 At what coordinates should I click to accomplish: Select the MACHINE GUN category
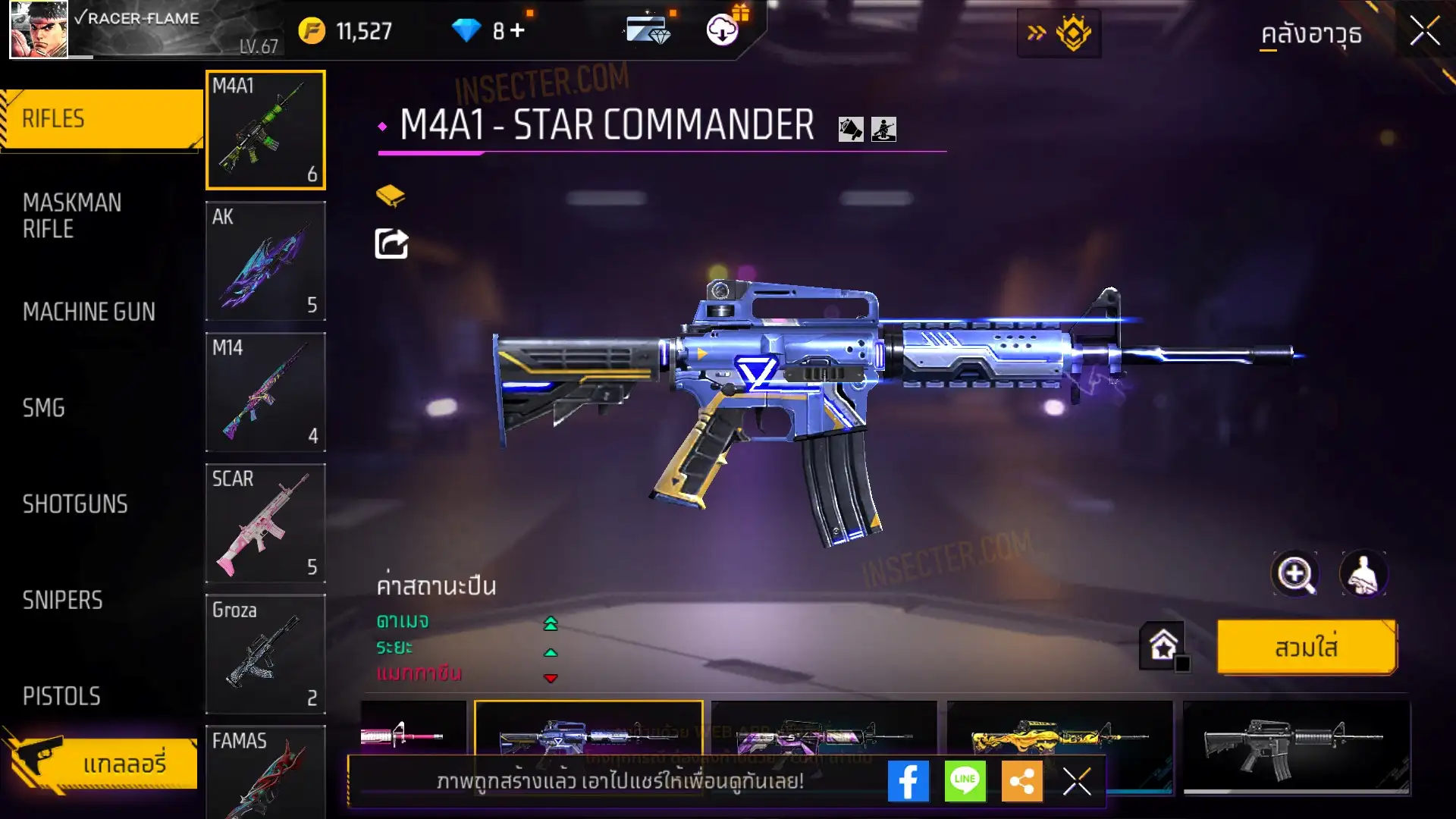[x=89, y=312]
